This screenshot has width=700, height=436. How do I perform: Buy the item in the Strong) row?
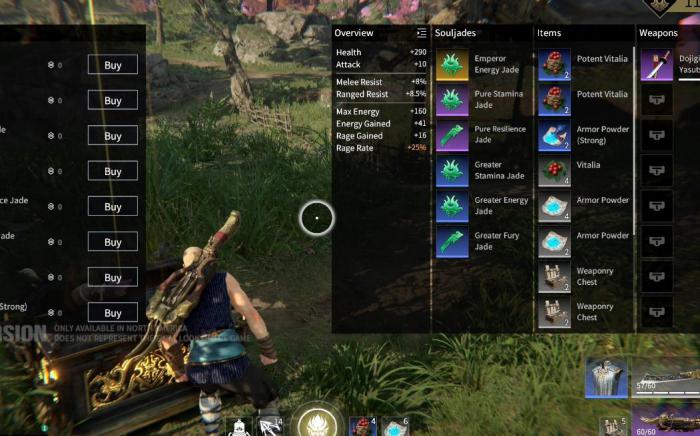(112, 313)
